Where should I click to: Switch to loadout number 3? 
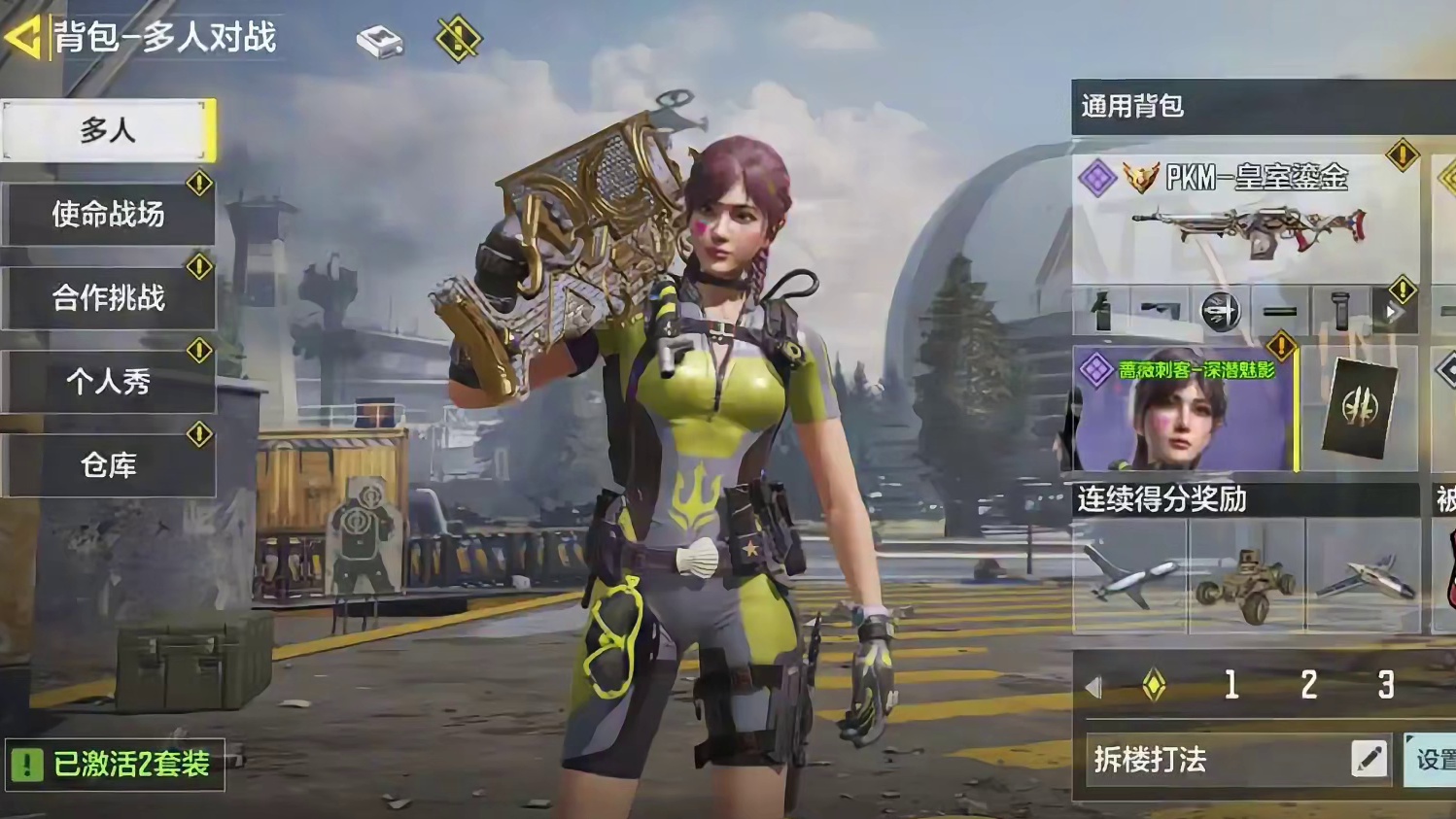point(1386,686)
